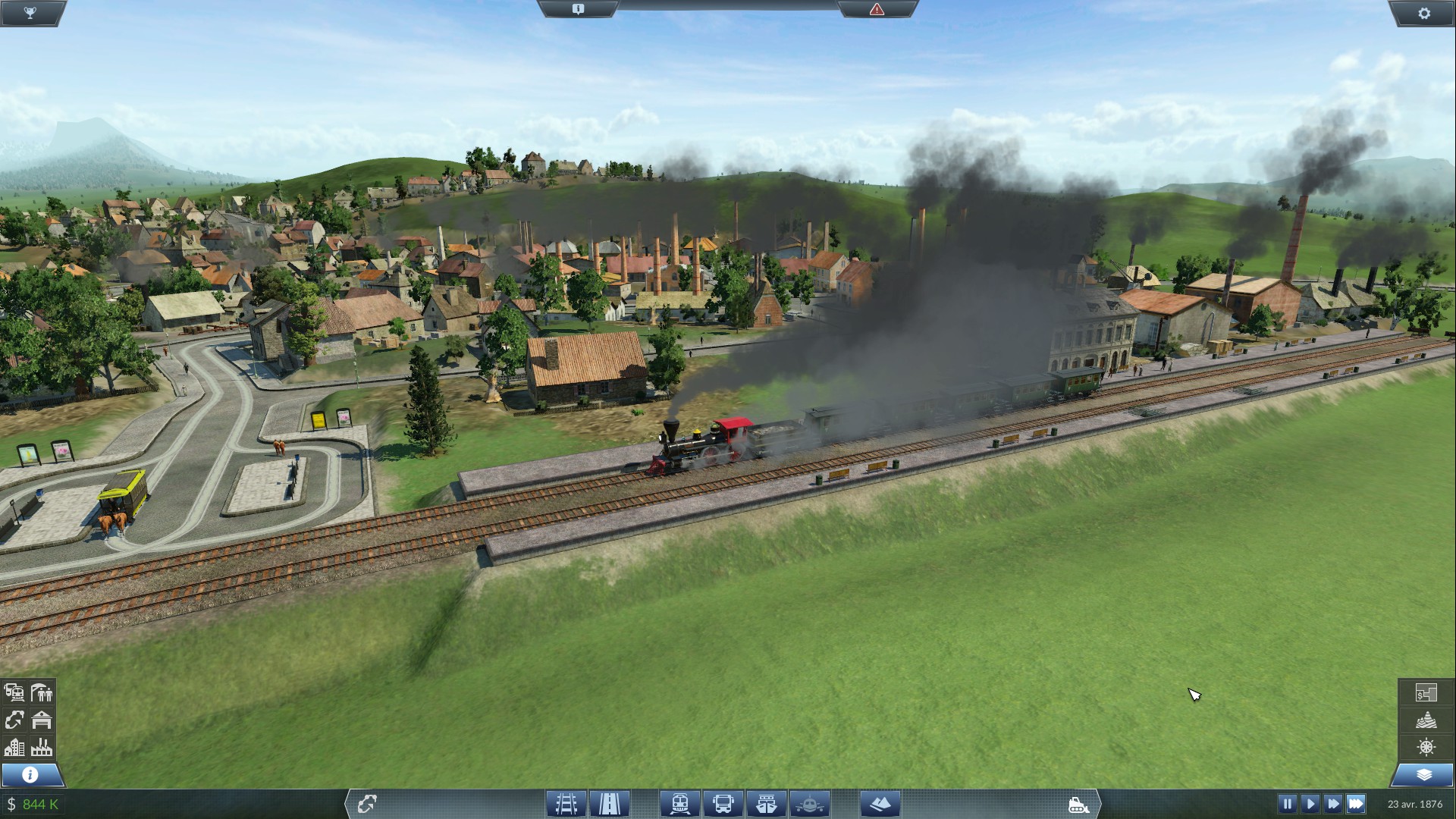Viewport: 1456px width, 819px height.
Task: Open the line manager from bottom bar
Action: pos(367,803)
